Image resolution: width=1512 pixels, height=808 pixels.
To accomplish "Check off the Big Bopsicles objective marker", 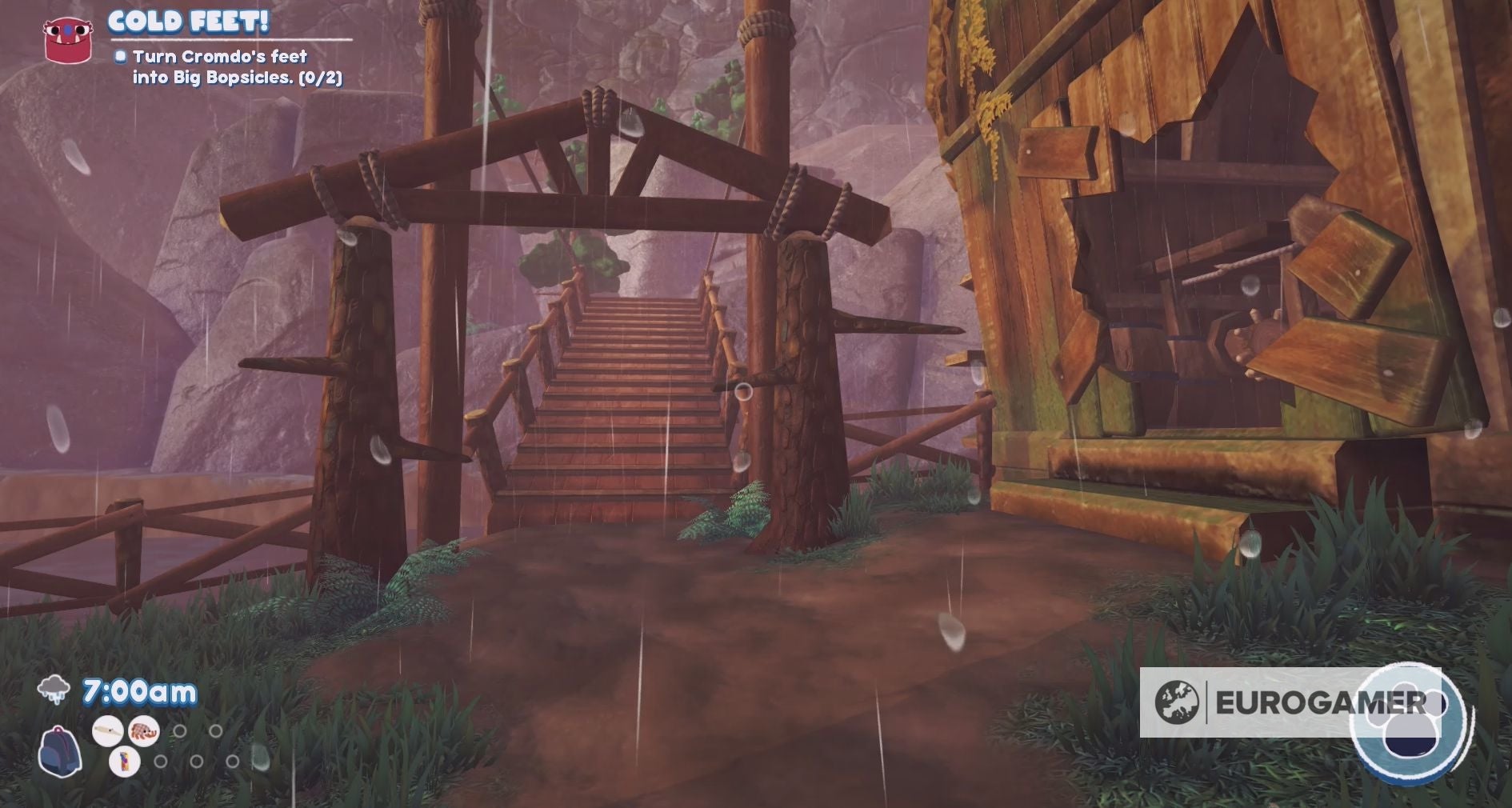I will point(120,57).
